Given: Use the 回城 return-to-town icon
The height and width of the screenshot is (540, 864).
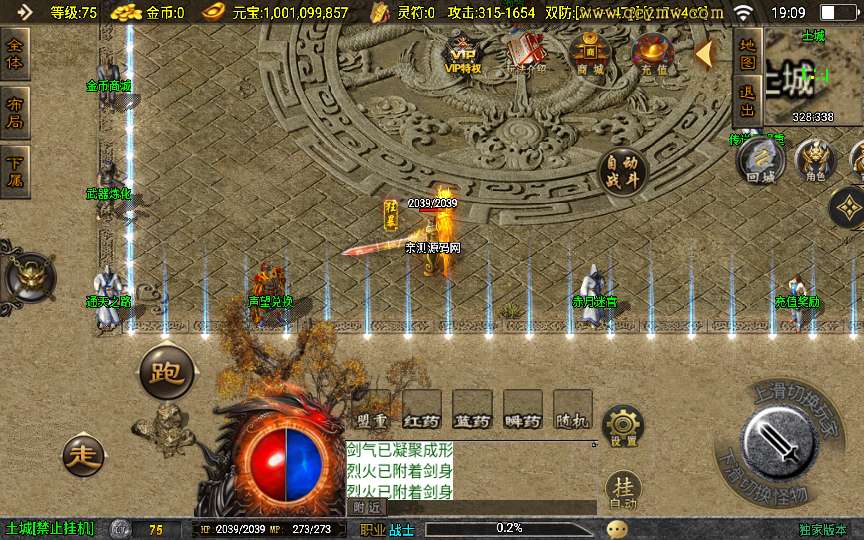Looking at the screenshot, I should [x=761, y=163].
